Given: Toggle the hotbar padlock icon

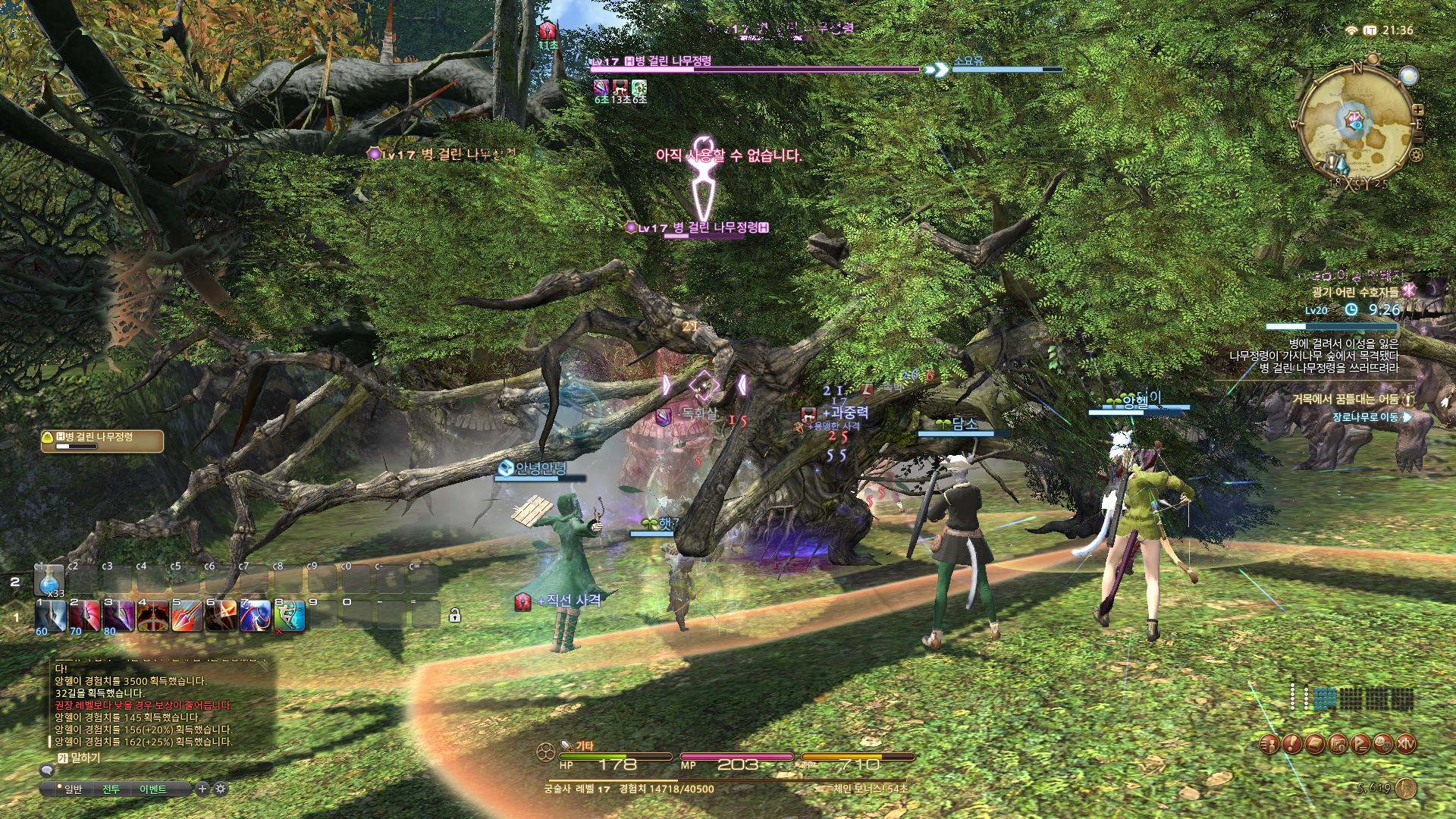Looking at the screenshot, I should (x=454, y=615).
